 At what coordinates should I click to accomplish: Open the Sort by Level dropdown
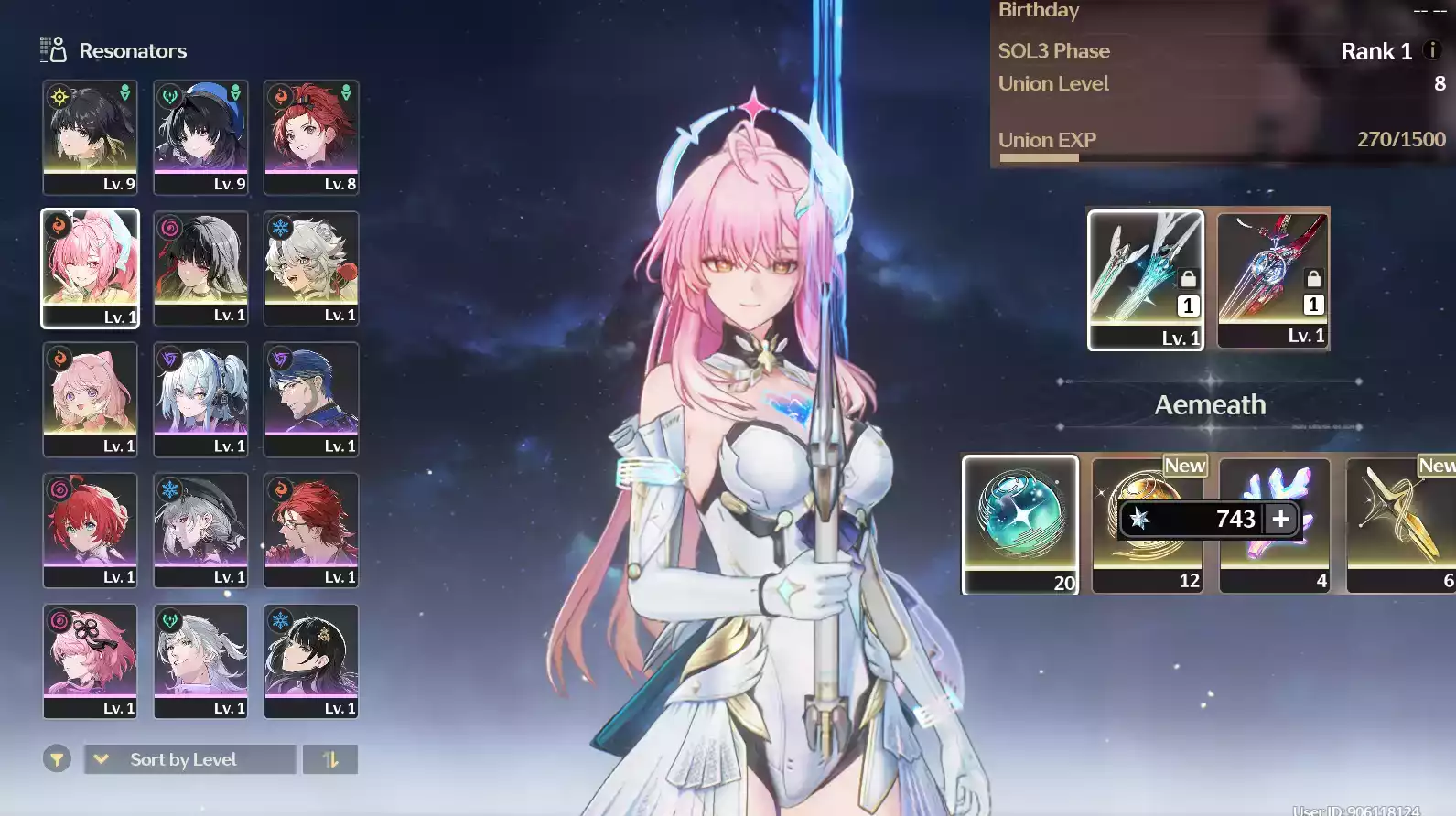click(189, 759)
